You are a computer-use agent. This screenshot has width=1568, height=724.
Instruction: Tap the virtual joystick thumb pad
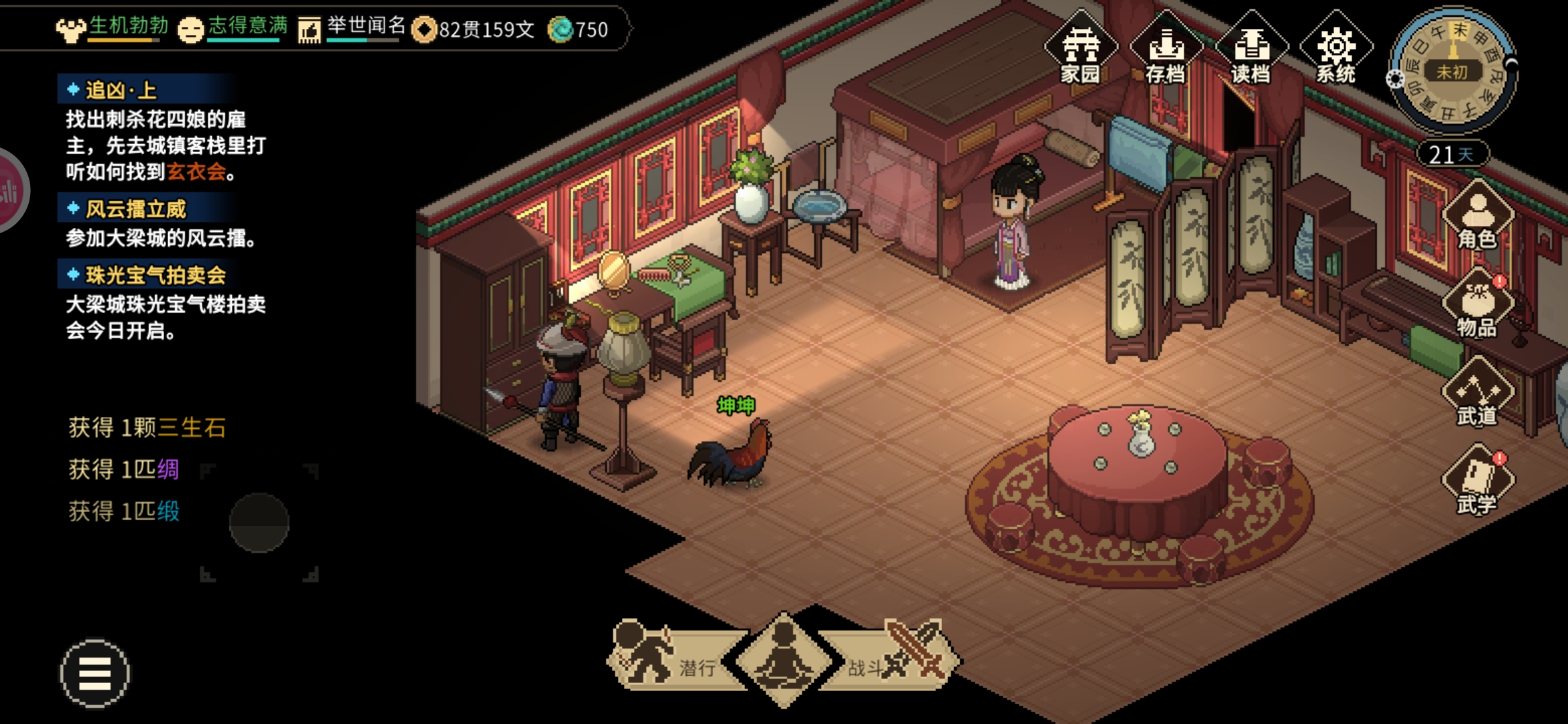point(259,522)
